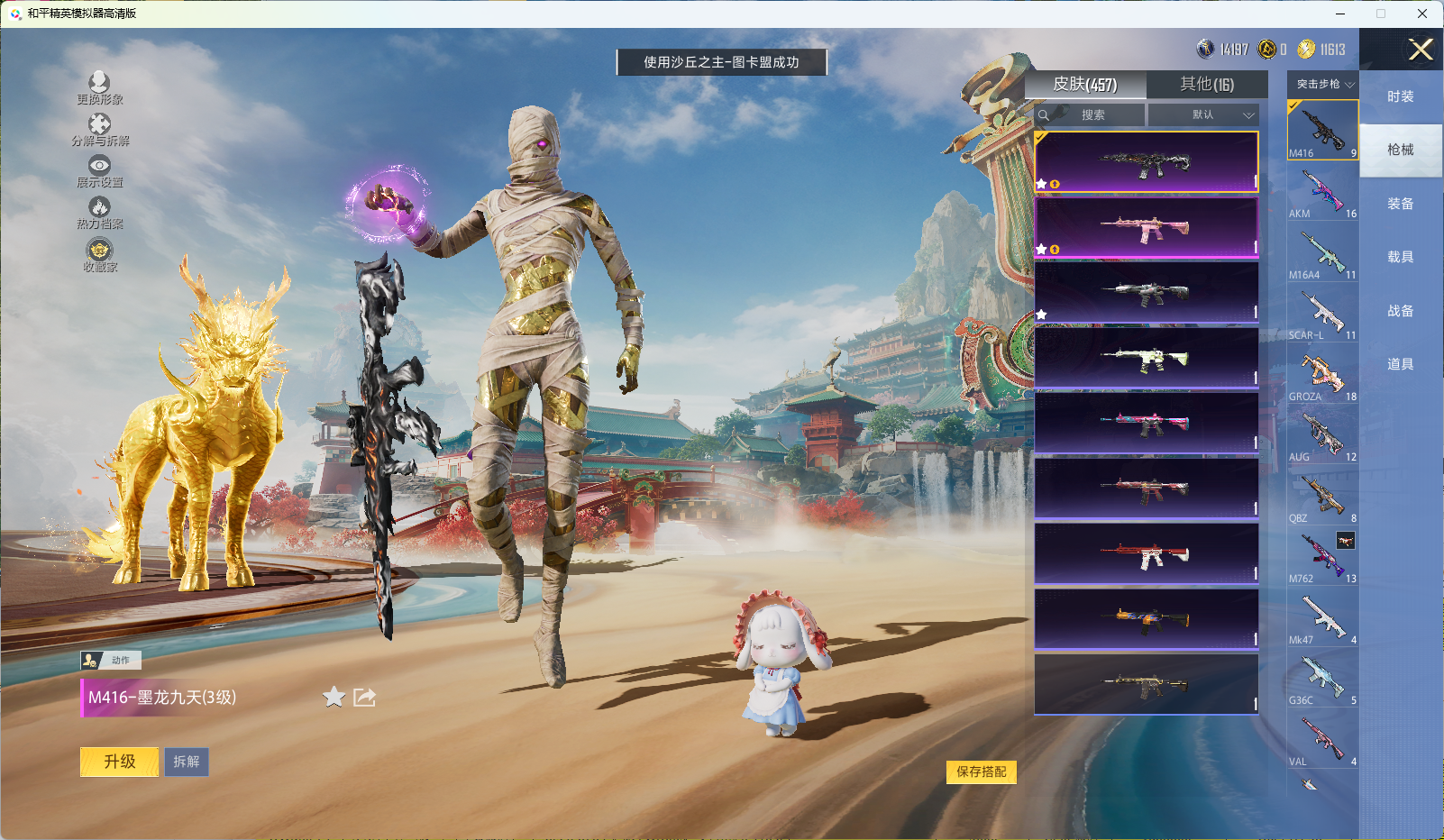This screenshot has width=1444, height=840.
Task: Save the loadout with 保存搭配
Action: [x=981, y=772]
